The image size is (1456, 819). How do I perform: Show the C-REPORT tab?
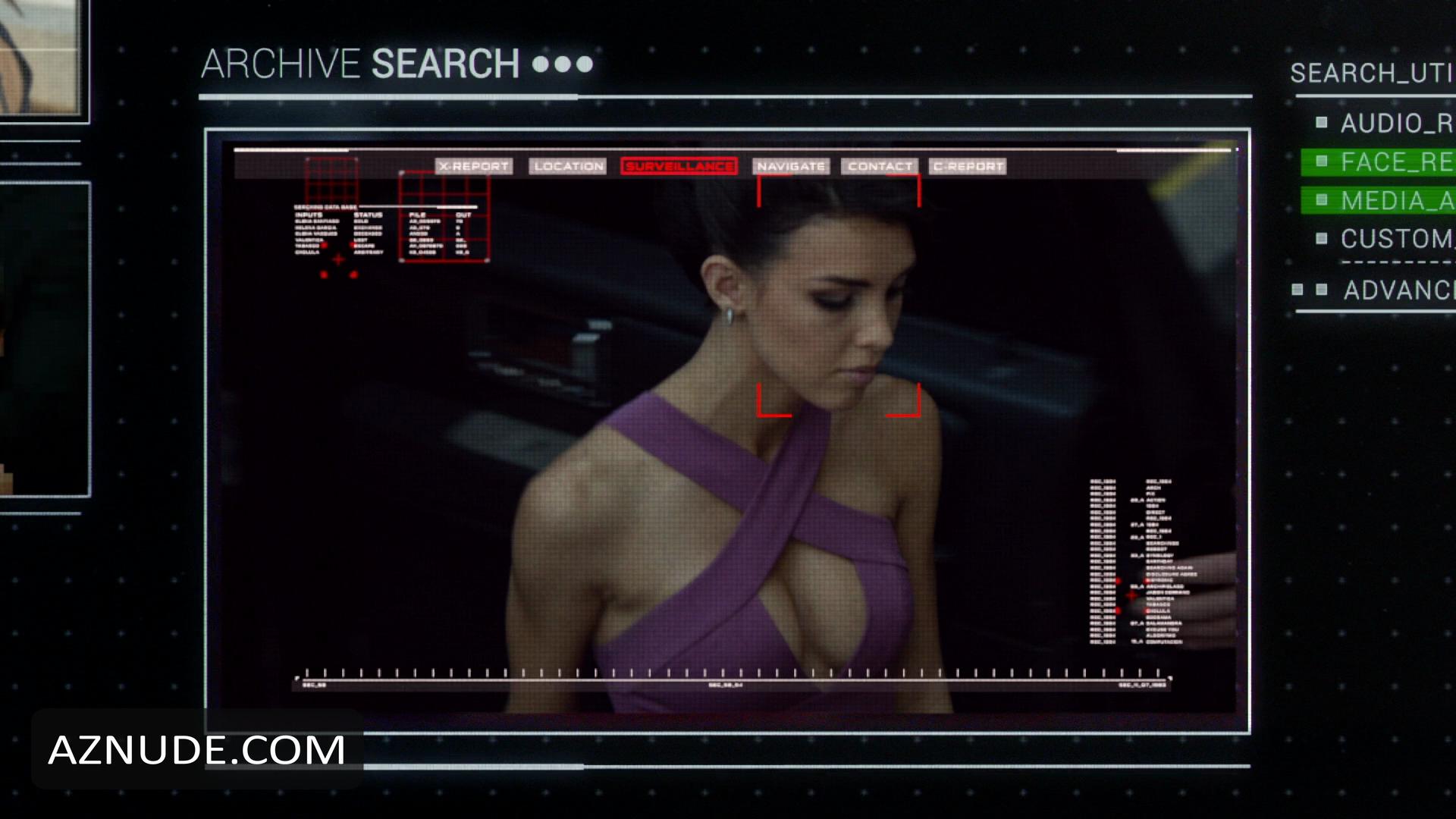tap(968, 166)
